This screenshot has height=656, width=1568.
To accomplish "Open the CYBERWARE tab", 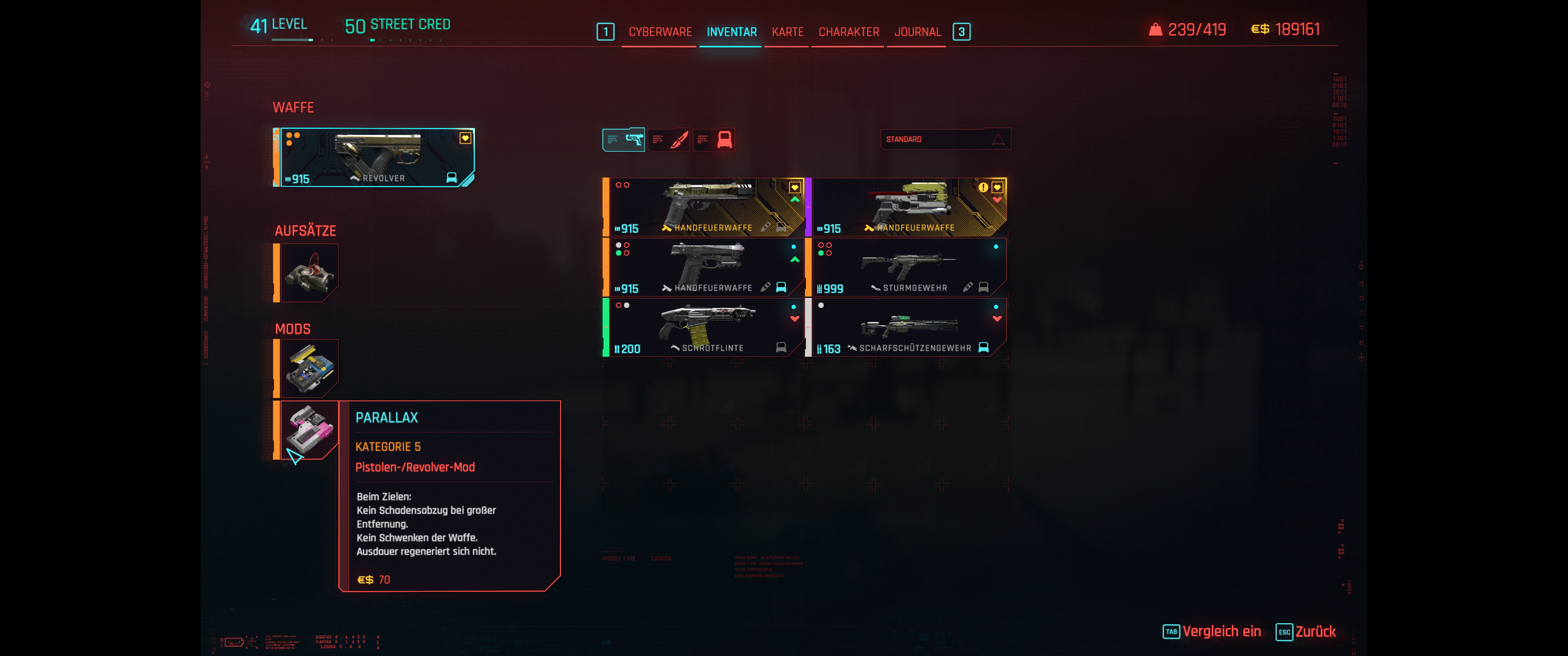I will (x=660, y=31).
